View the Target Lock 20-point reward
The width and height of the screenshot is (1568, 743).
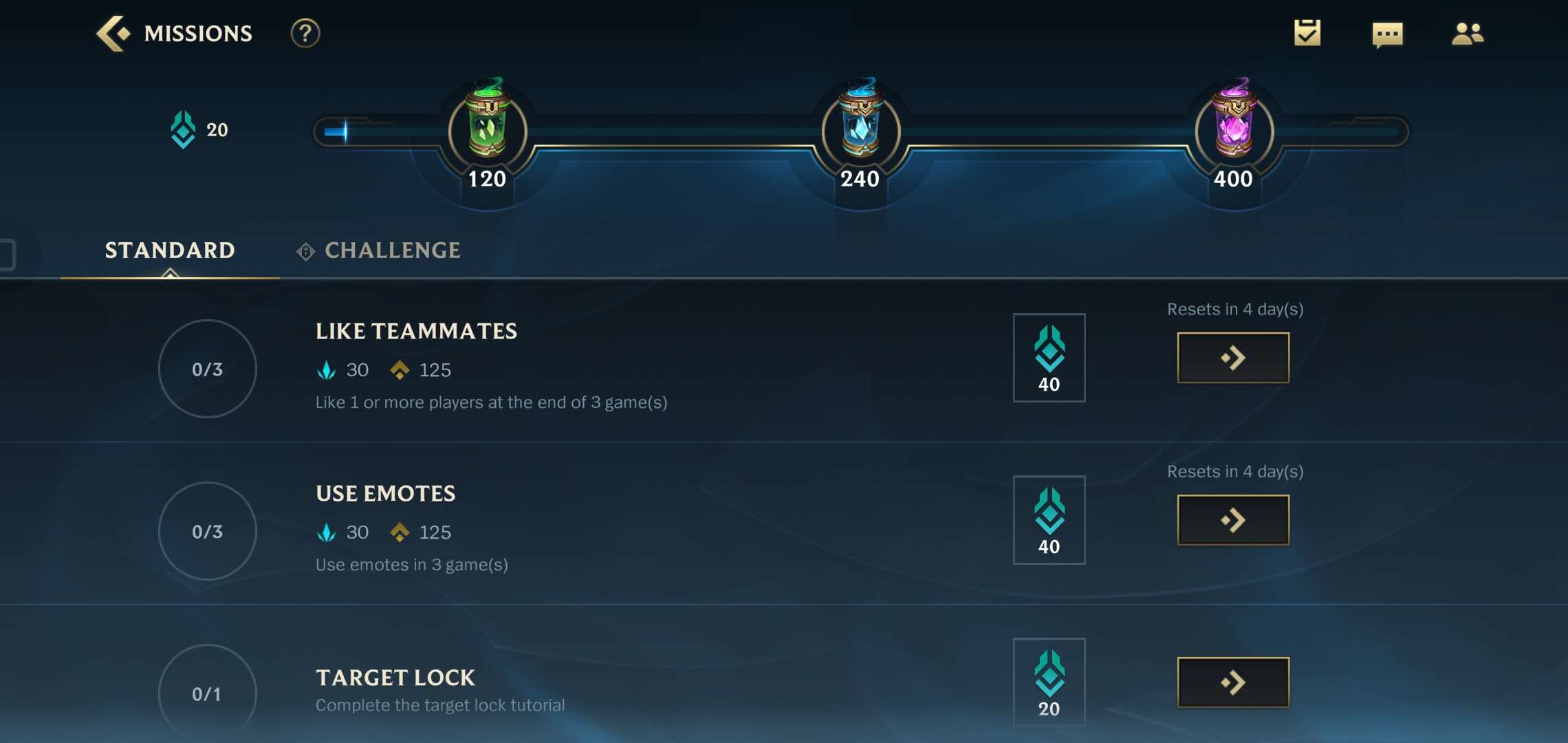click(1049, 682)
